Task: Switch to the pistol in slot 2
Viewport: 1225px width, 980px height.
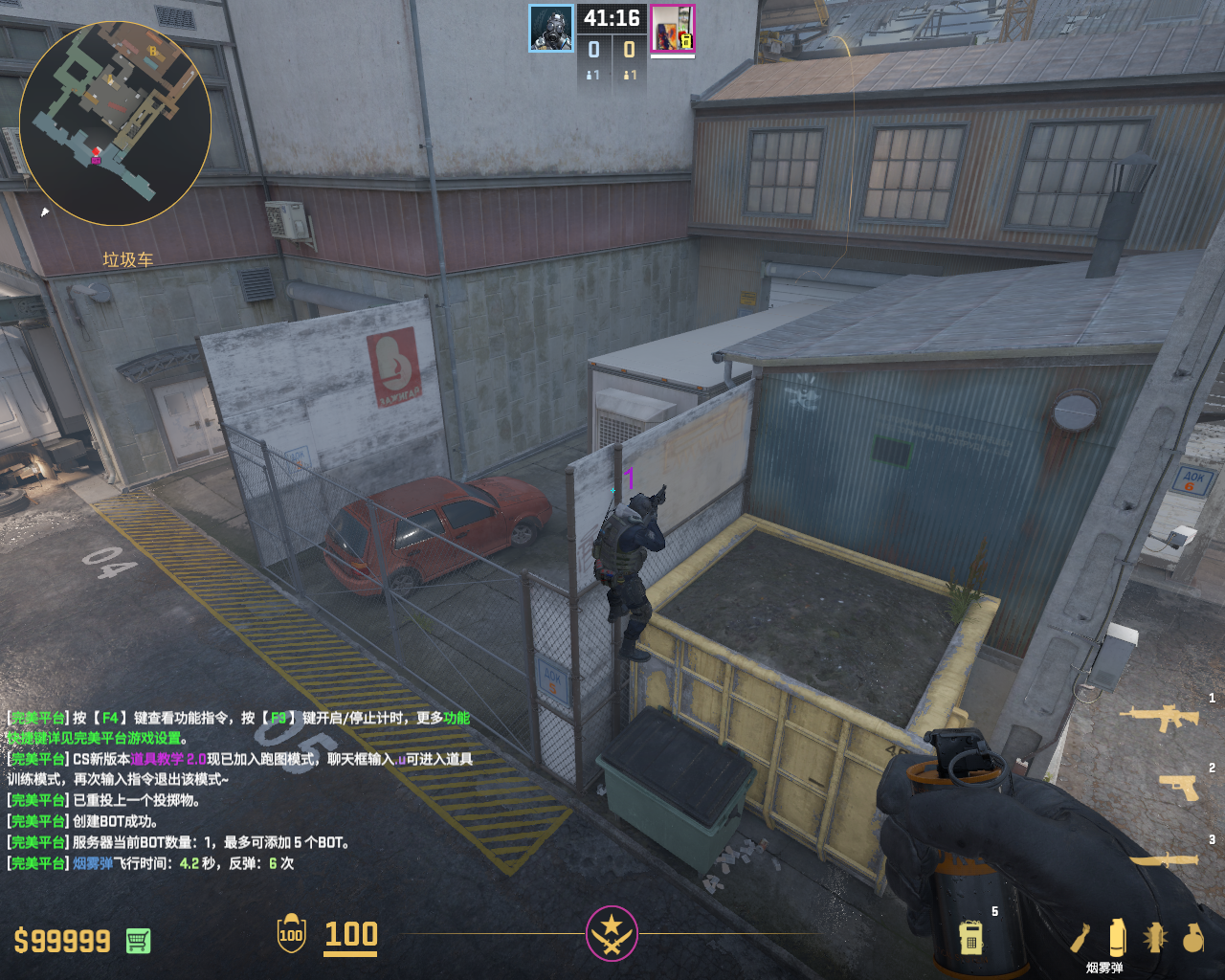Action: tap(1179, 787)
